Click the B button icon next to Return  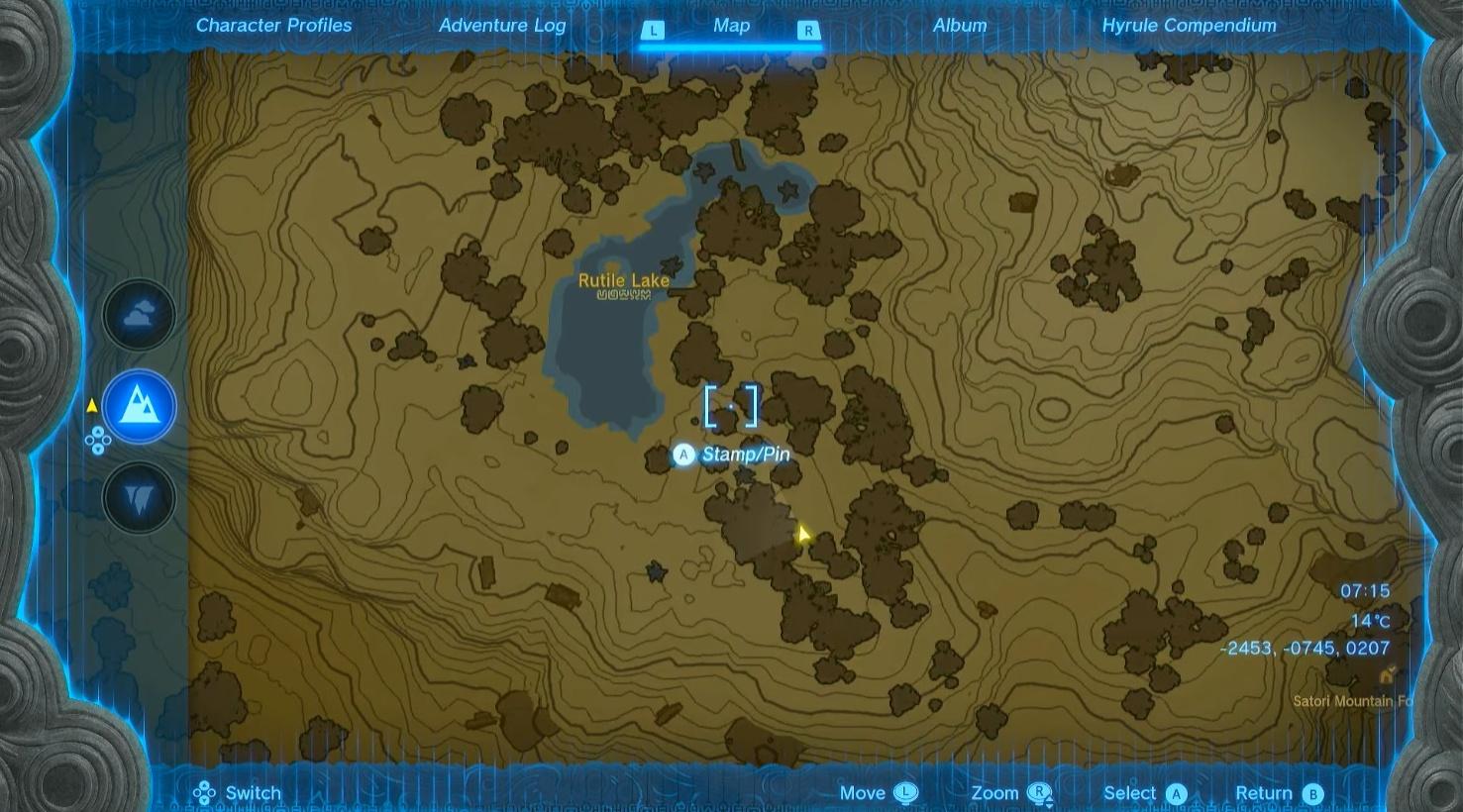click(x=1312, y=793)
